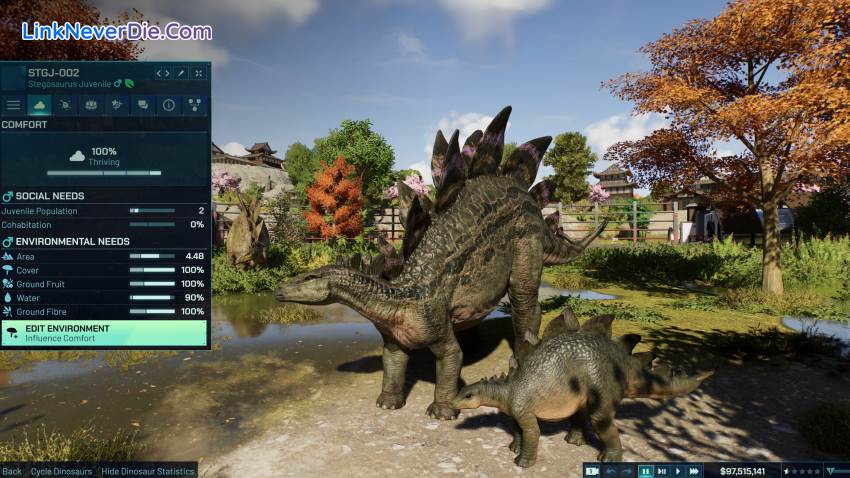The height and width of the screenshot is (478, 850).
Task: Pause the game simulation
Action: 645,471
